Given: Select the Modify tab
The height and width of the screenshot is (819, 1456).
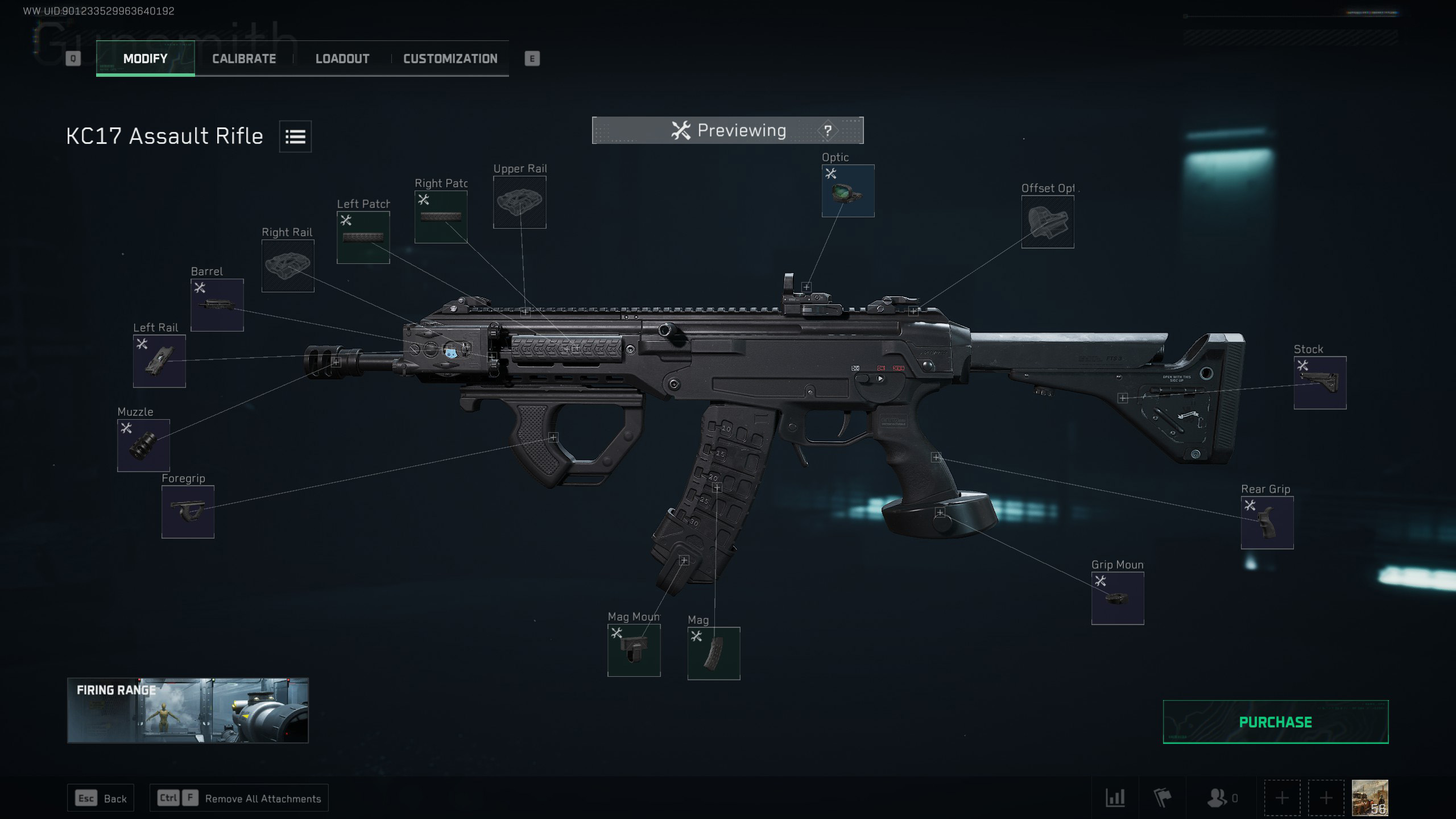Looking at the screenshot, I should [x=146, y=59].
